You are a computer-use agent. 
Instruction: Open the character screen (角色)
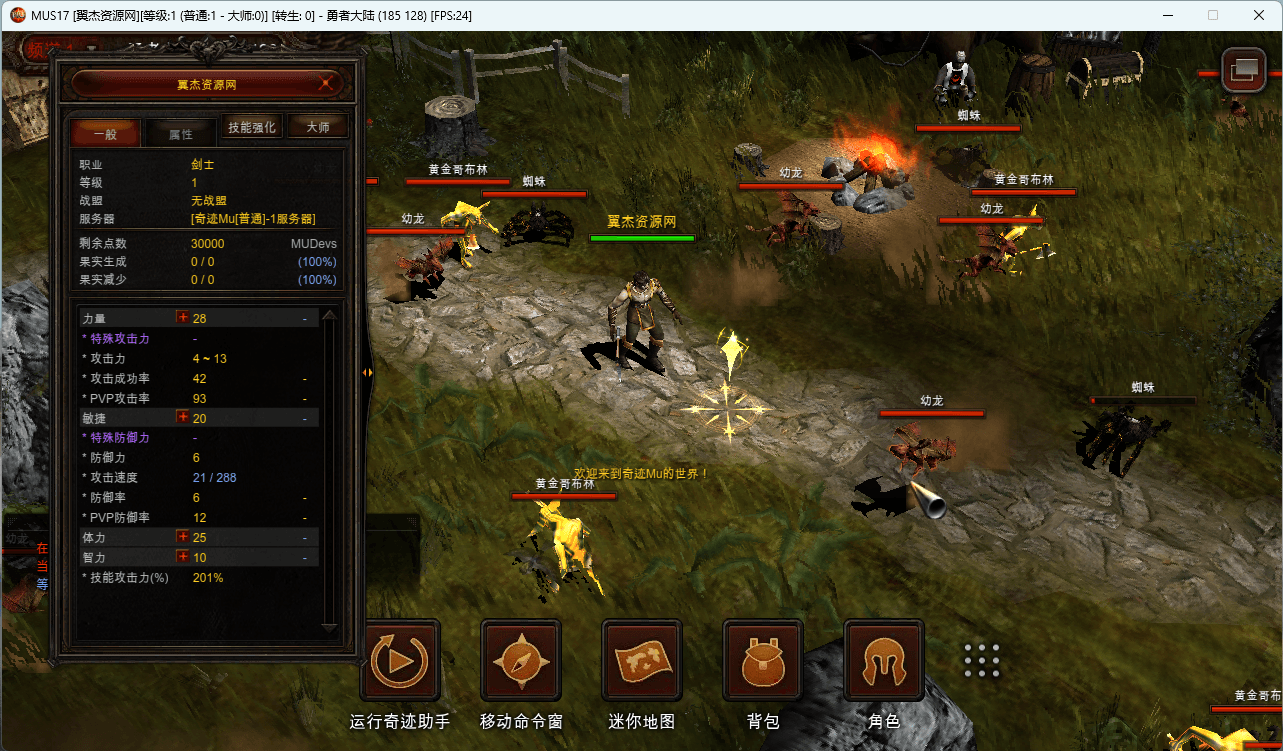[884, 660]
